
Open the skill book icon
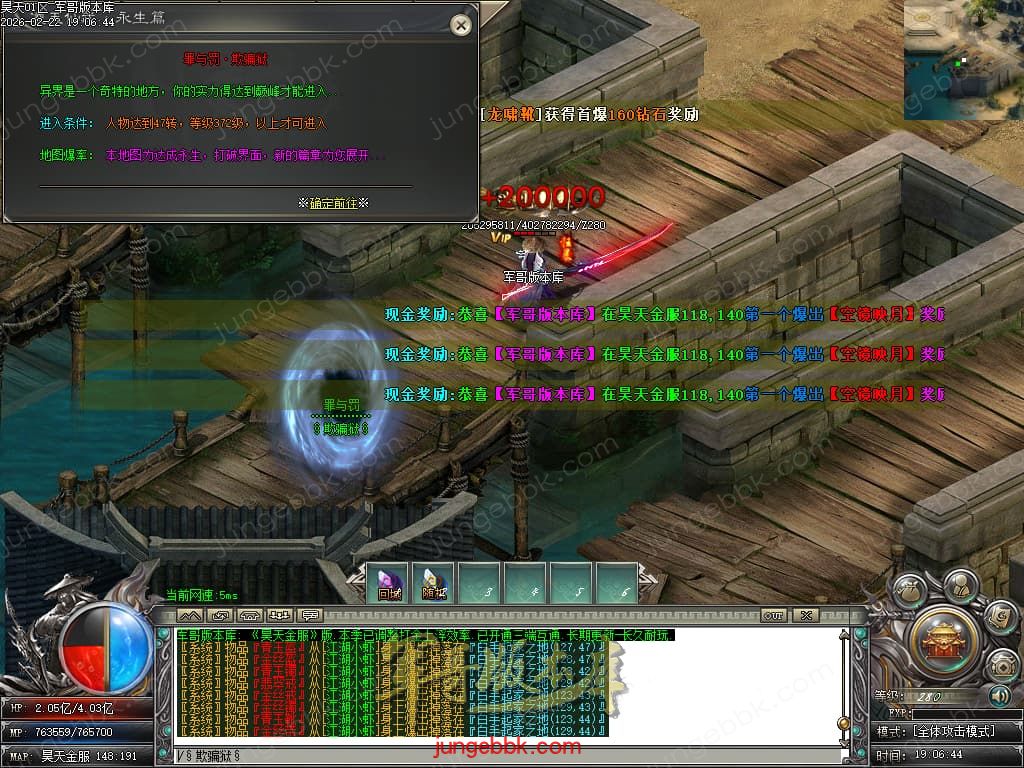tap(999, 616)
